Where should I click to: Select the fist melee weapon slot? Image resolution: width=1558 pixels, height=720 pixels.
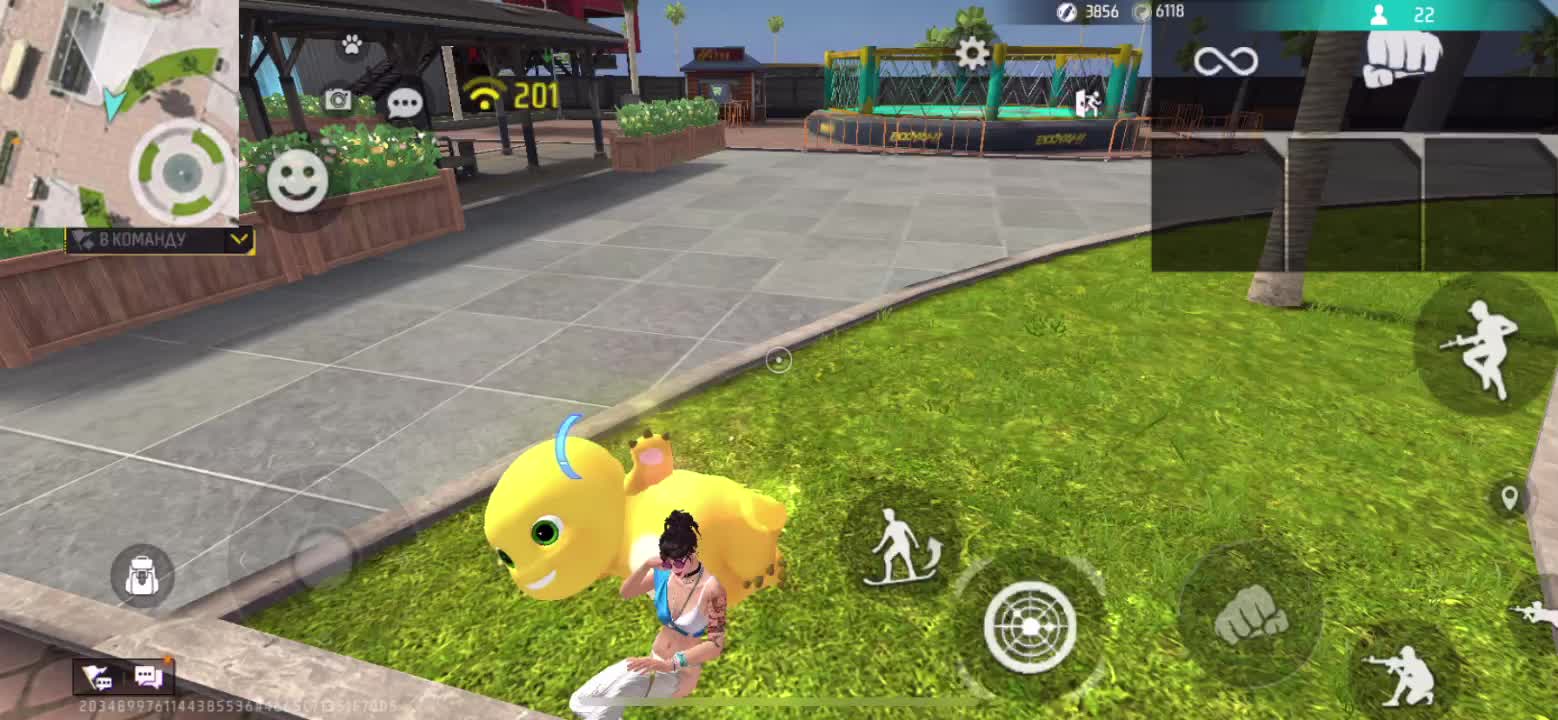1403,57
